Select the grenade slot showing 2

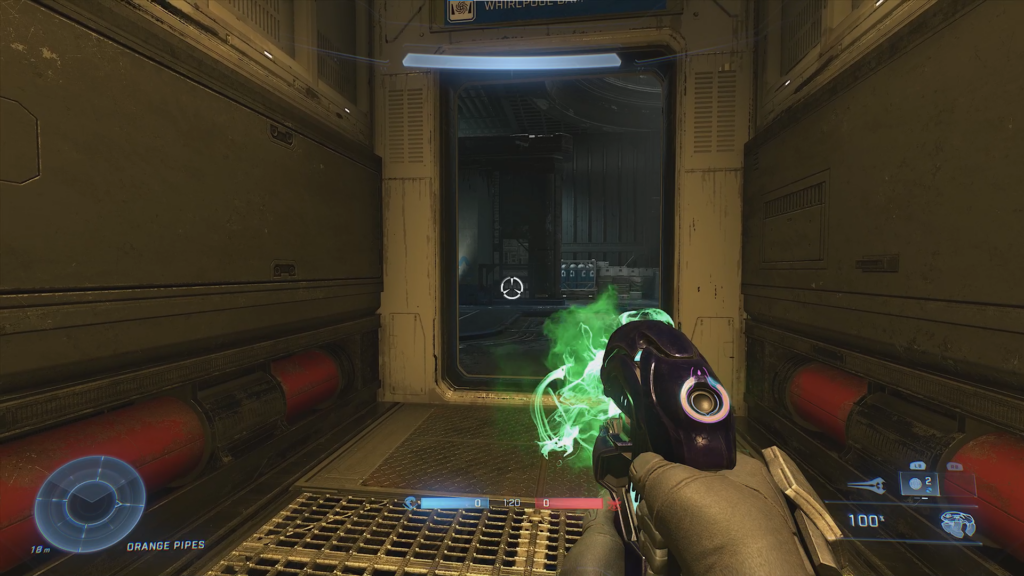918,483
